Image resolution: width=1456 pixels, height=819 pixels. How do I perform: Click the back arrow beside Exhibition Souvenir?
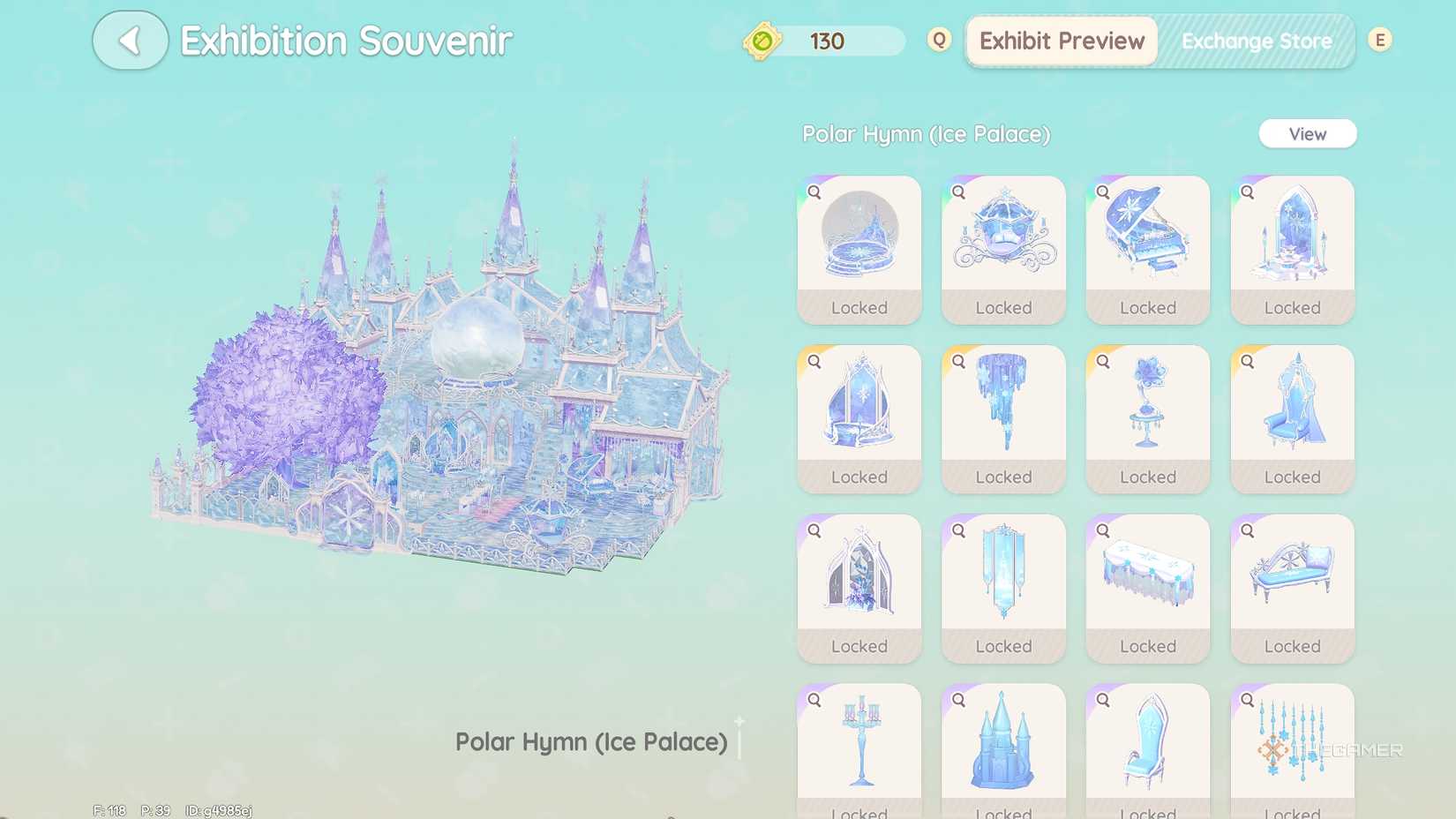(x=129, y=40)
